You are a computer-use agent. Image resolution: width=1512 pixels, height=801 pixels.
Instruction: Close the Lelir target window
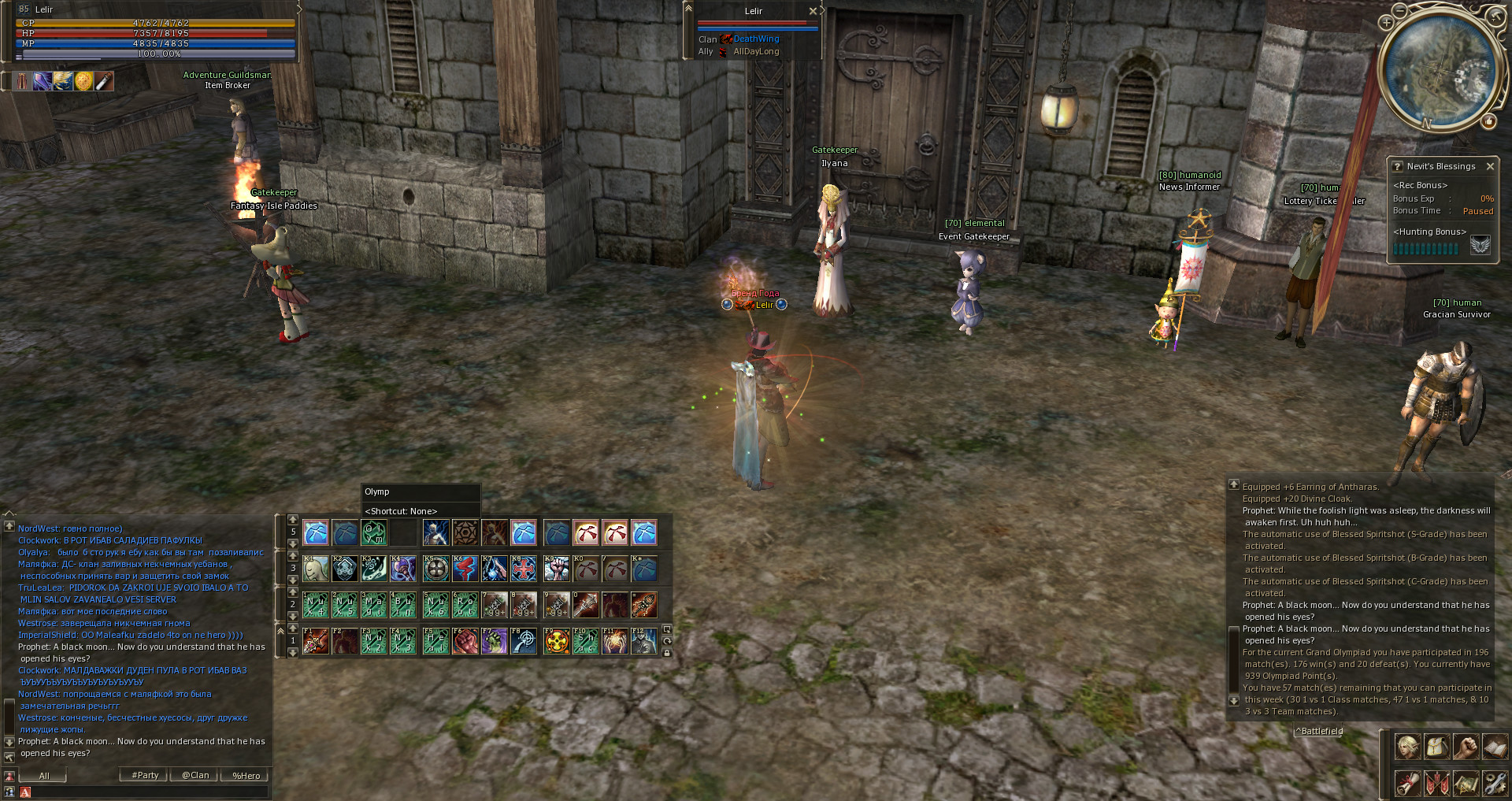[x=813, y=11]
